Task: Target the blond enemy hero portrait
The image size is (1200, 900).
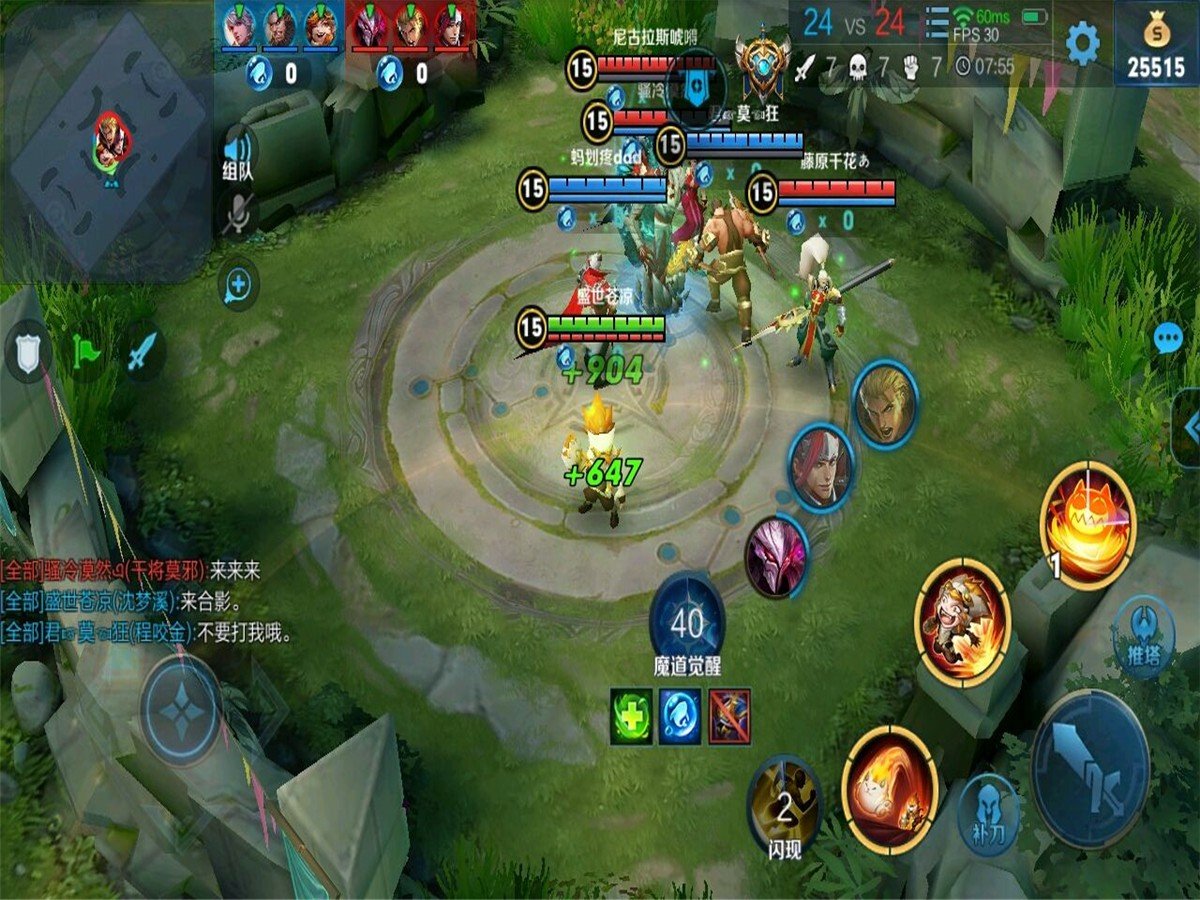Action: 885,405
